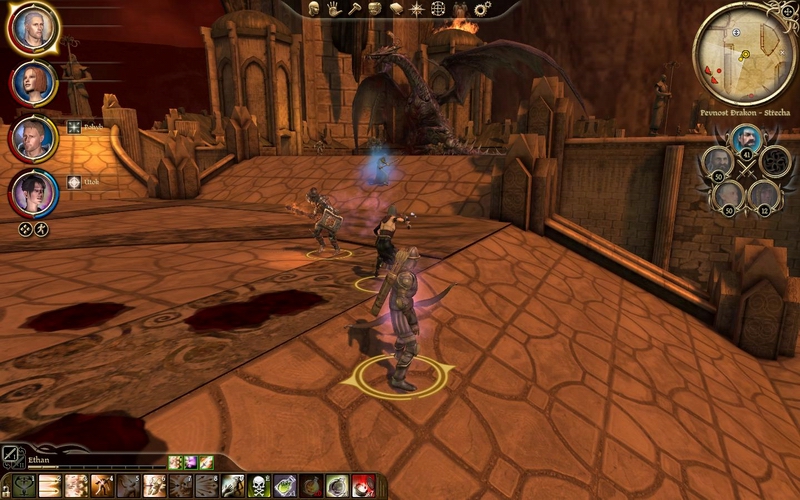Open the options gear menu
Image resolution: width=800 pixels, height=500 pixels.
pos(481,9)
